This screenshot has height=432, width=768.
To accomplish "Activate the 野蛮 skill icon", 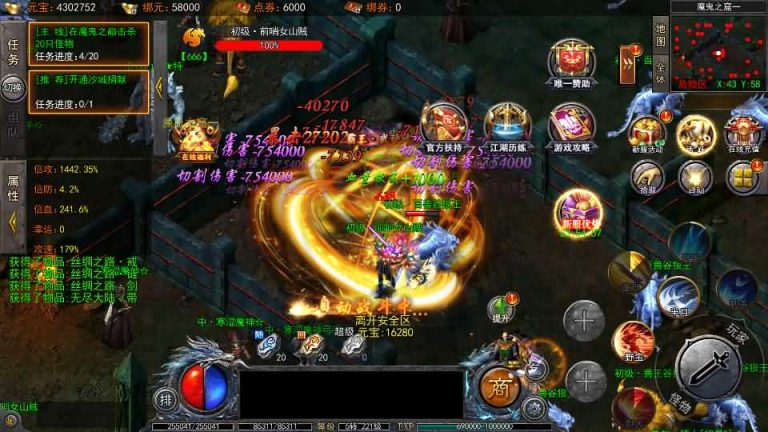I will tap(632, 342).
